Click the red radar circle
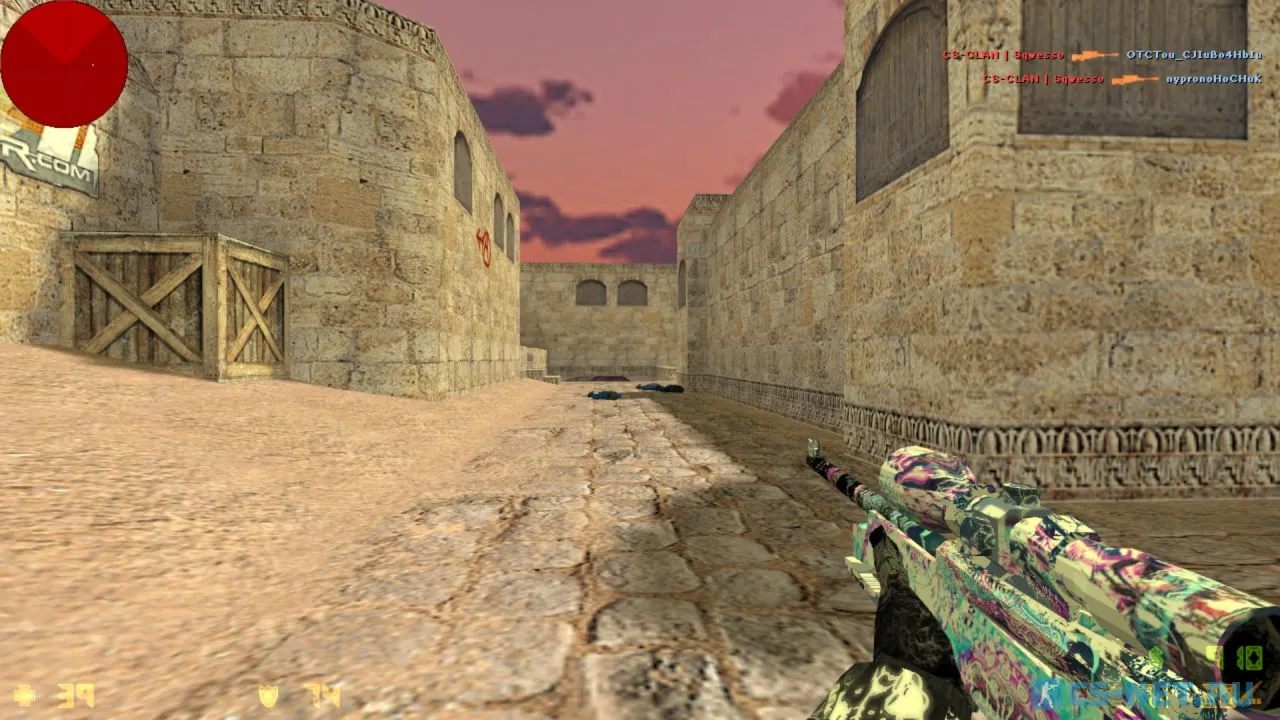 click(x=64, y=62)
